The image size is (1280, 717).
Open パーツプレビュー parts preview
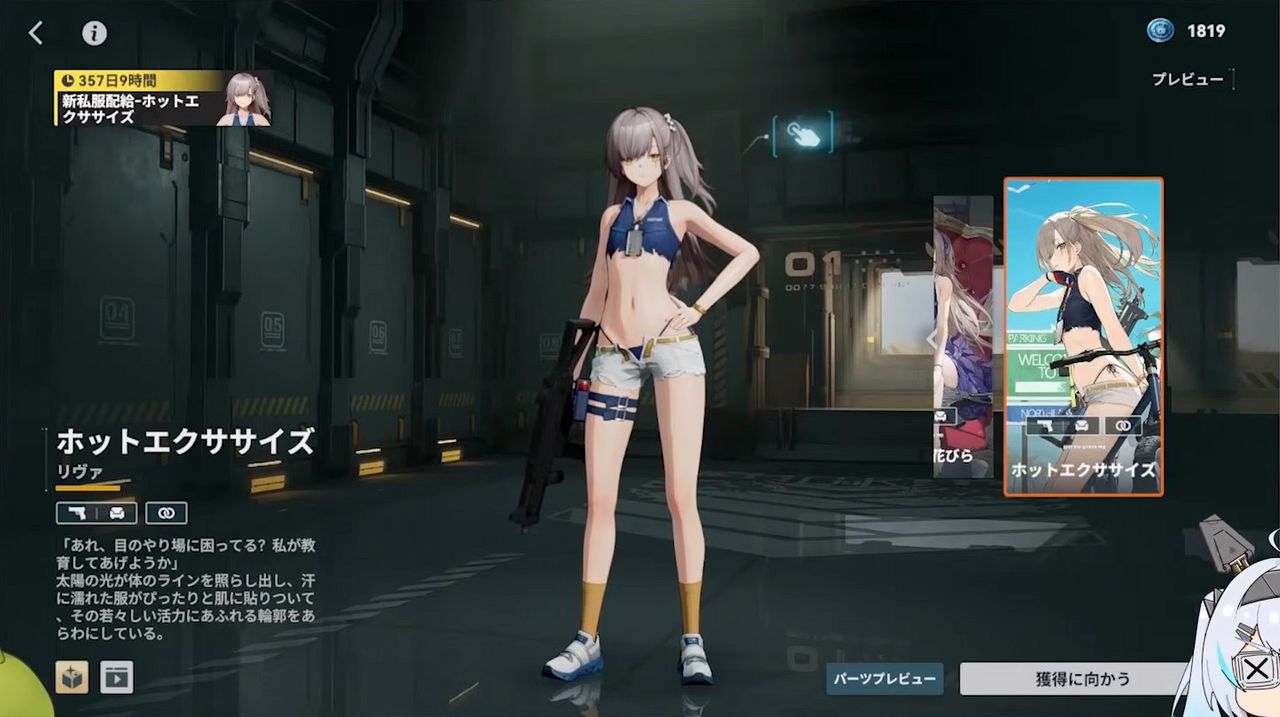(x=885, y=679)
